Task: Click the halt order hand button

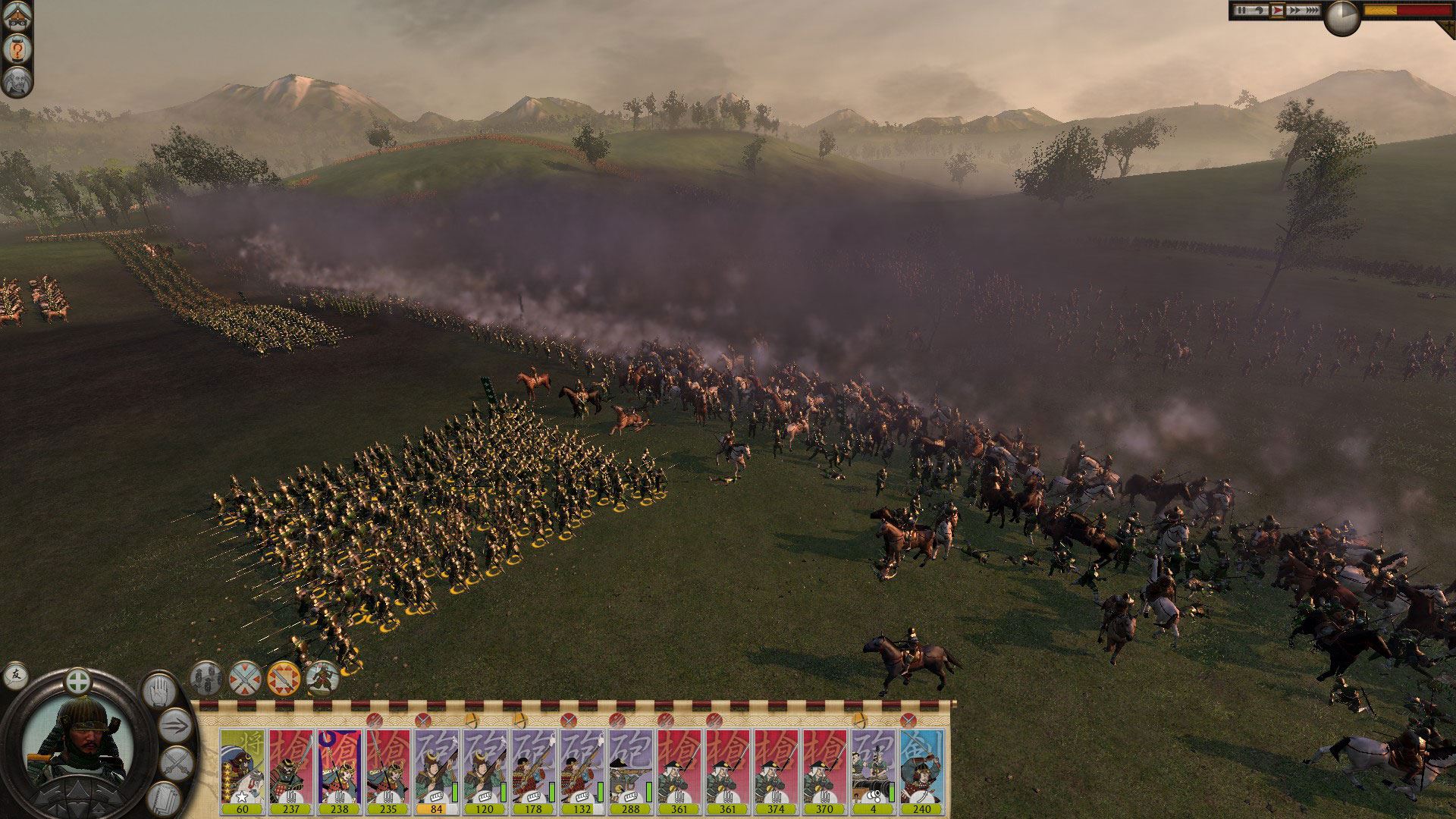Action: (x=159, y=691)
